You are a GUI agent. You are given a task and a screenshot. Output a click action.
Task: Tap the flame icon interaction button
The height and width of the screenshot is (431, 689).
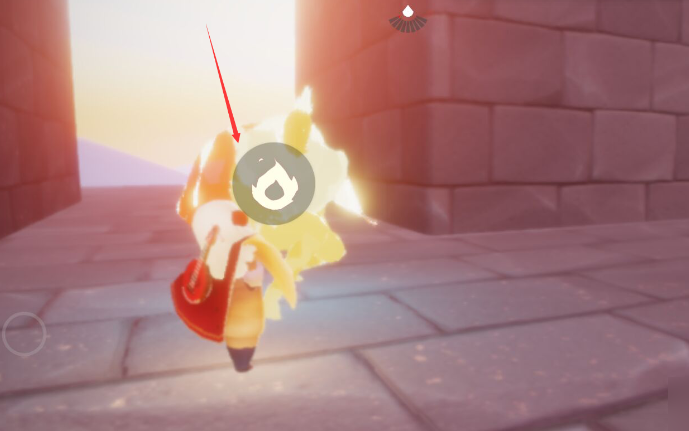coord(273,184)
